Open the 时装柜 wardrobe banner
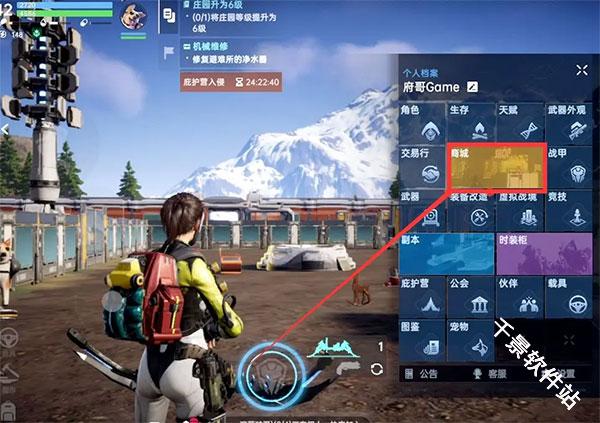This screenshot has width=600, height=423. 545,254
